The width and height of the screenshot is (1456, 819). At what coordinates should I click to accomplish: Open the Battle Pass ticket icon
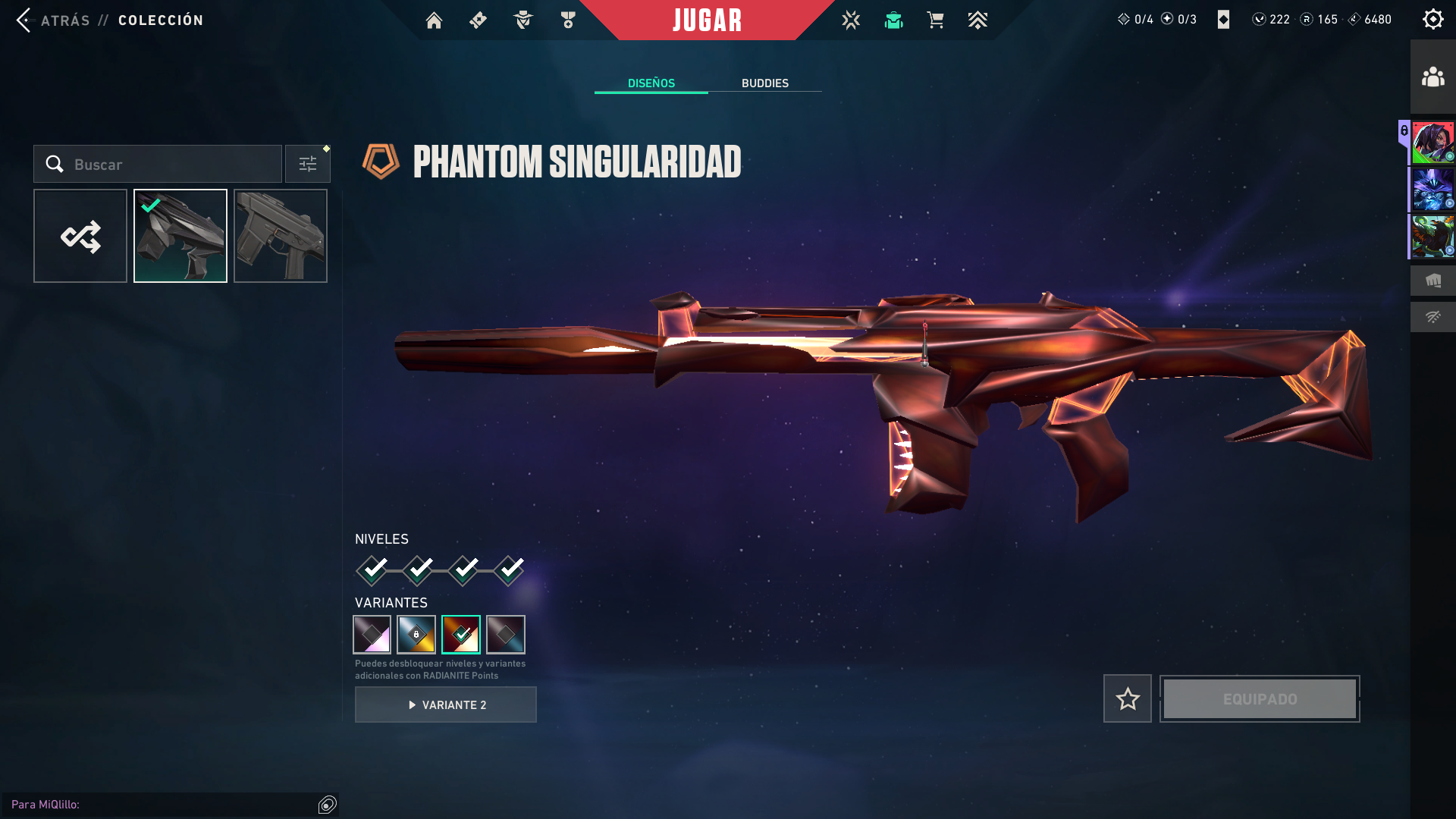478,20
